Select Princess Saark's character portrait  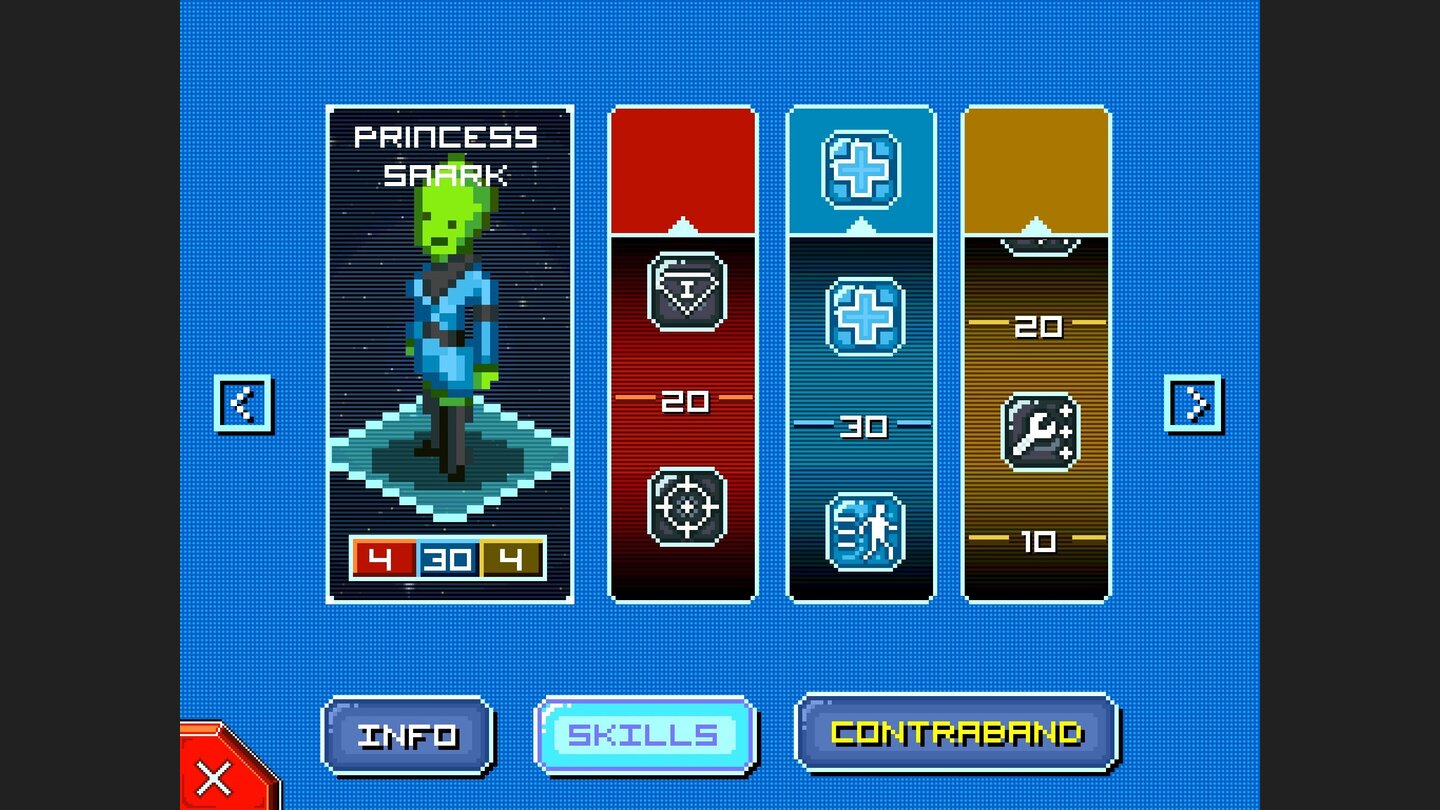451,330
